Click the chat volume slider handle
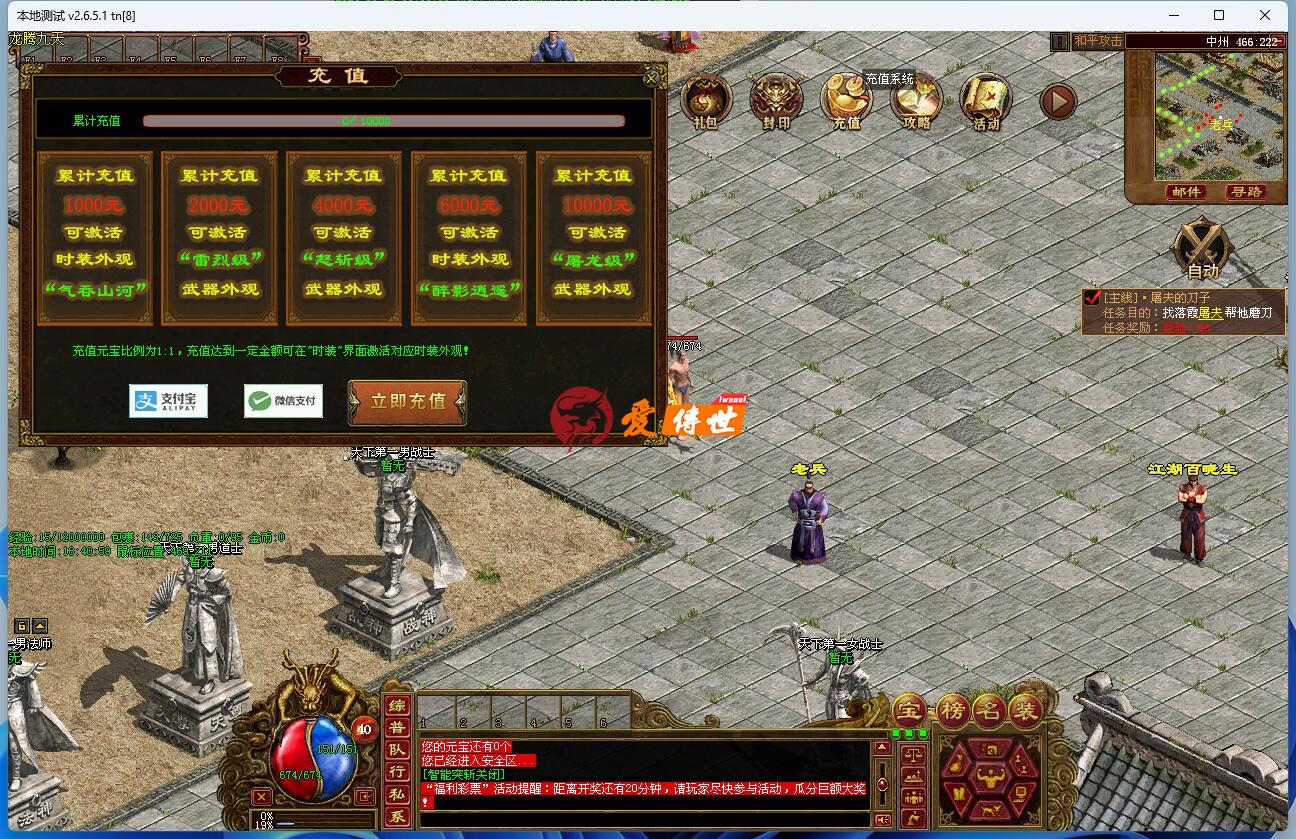1296x839 pixels. 882,782
